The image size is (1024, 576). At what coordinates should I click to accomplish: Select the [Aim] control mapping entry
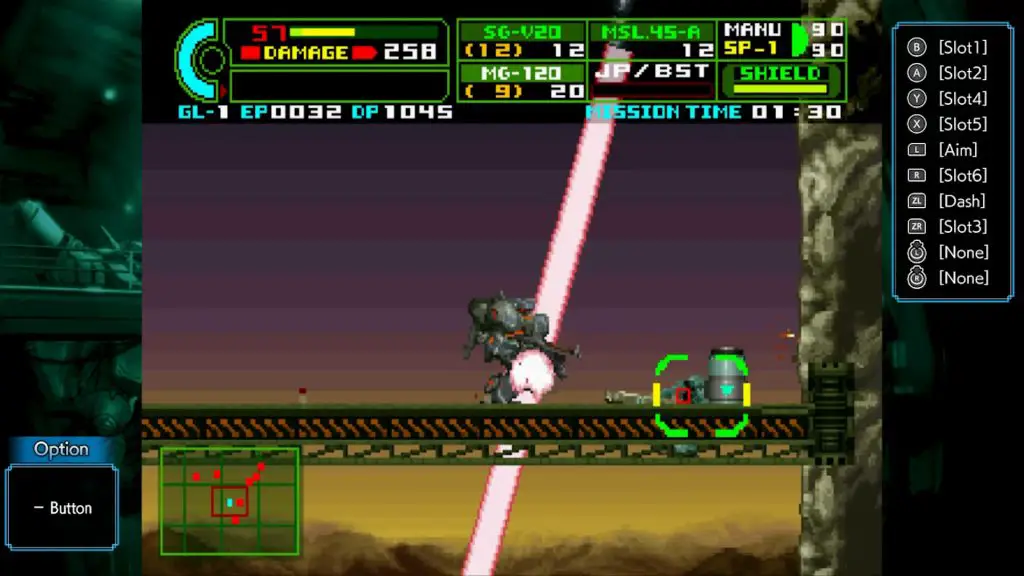coord(957,150)
